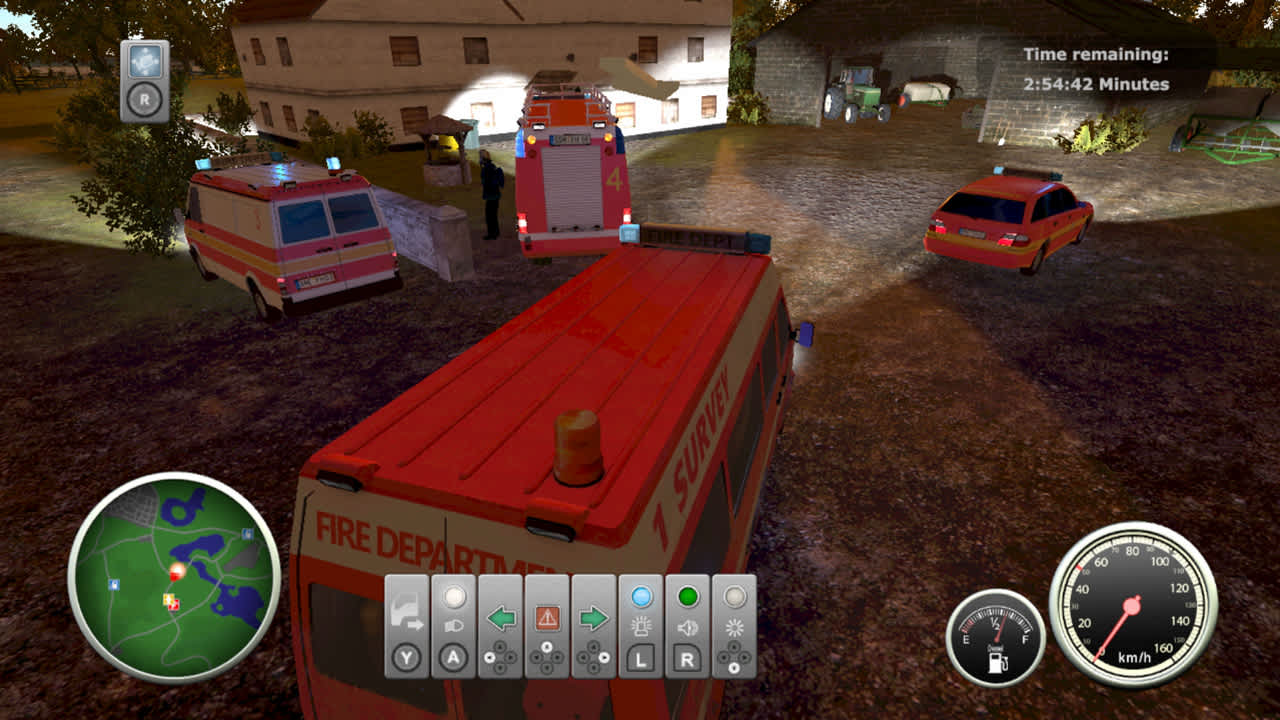Toggle the blue light indicator lamp
Image resolution: width=1280 pixels, height=720 pixels.
tap(640, 595)
